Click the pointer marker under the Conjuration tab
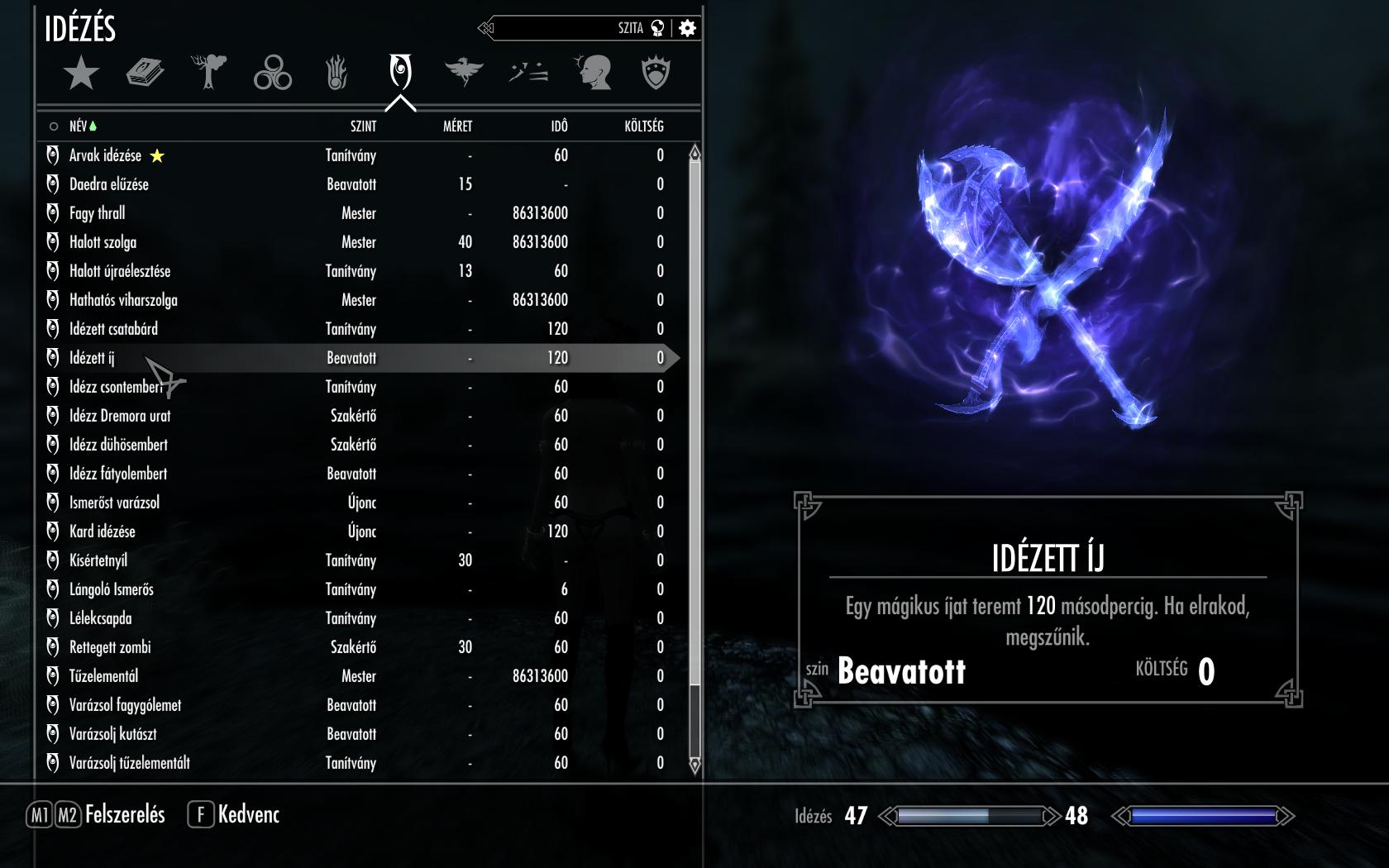 coord(401,101)
